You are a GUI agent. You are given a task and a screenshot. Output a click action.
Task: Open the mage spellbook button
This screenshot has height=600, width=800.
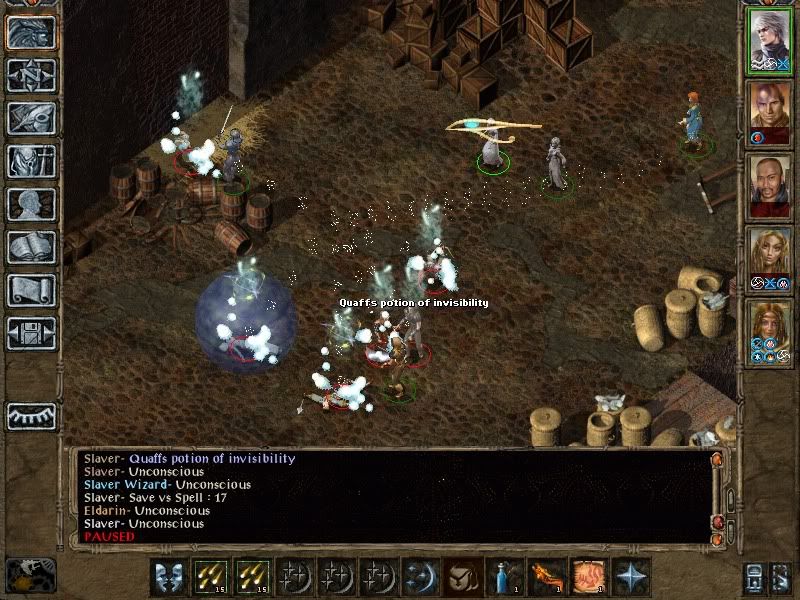[x=31, y=247]
